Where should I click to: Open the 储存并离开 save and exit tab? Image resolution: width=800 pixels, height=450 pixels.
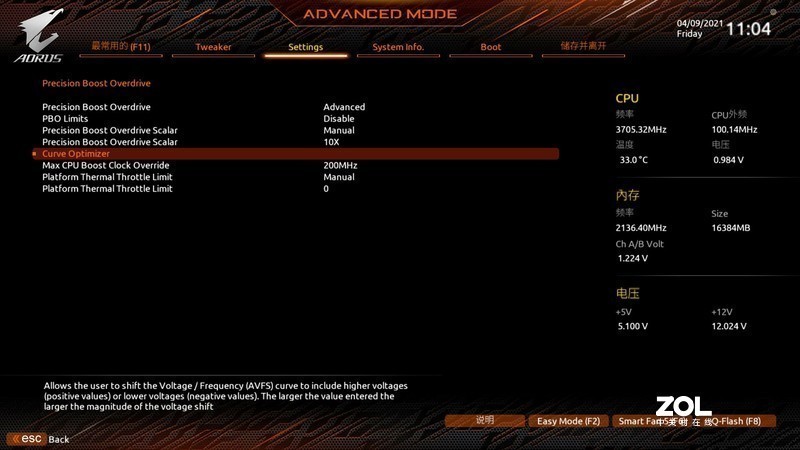pos(584,46)
